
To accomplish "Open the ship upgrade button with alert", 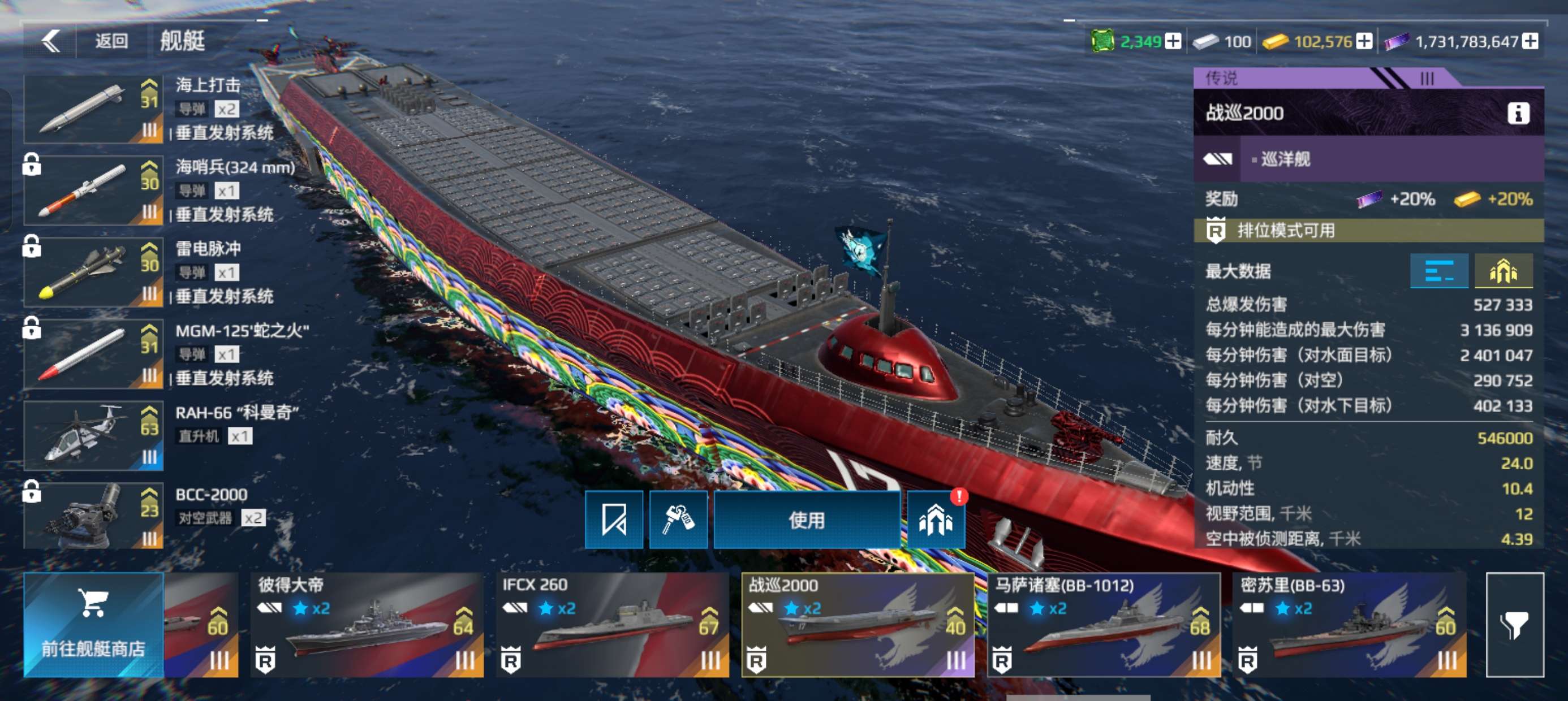I will 936,520.
